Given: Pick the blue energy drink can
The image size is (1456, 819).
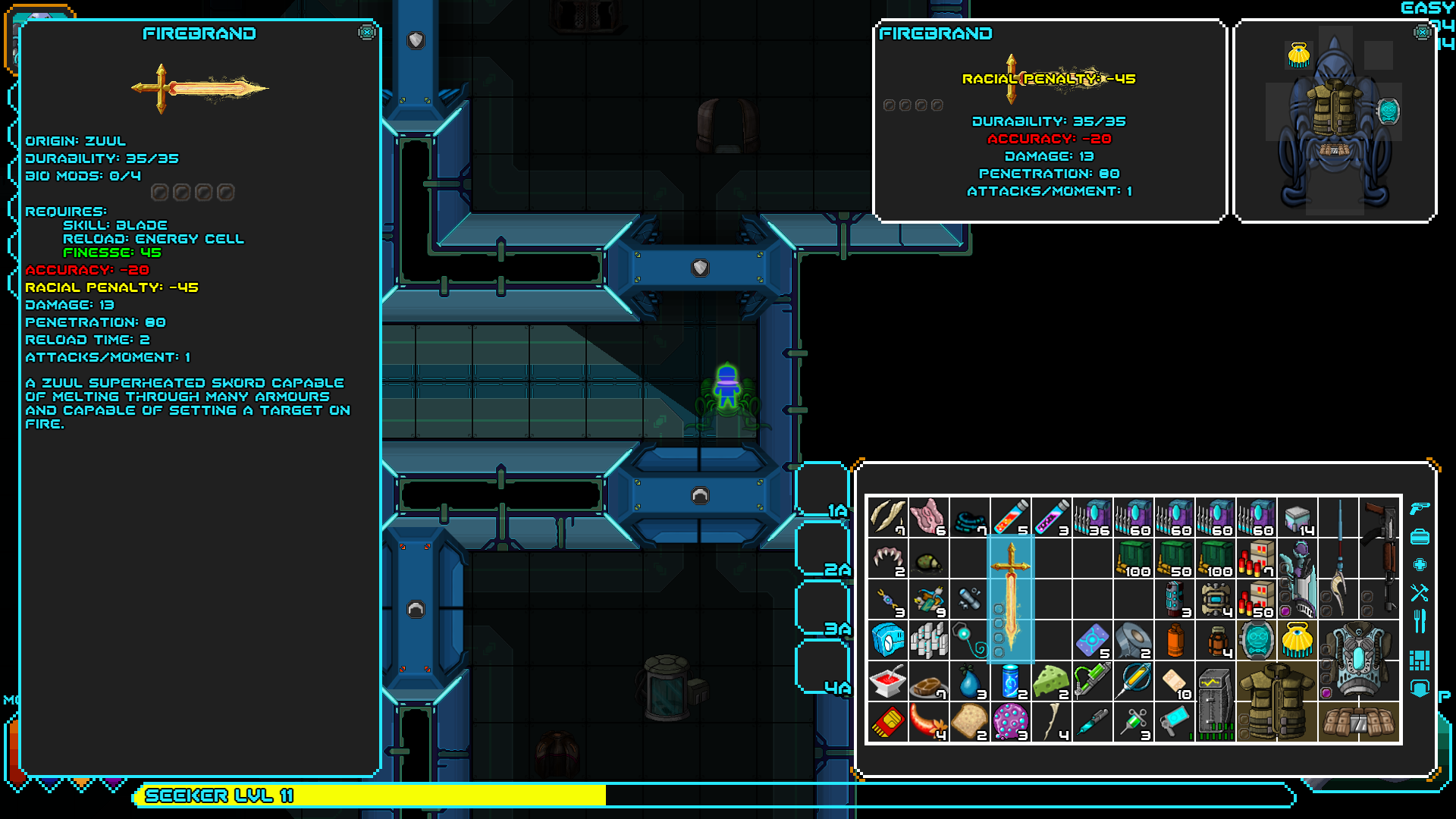Looking at the screenshot, I should click(1010, 681).
